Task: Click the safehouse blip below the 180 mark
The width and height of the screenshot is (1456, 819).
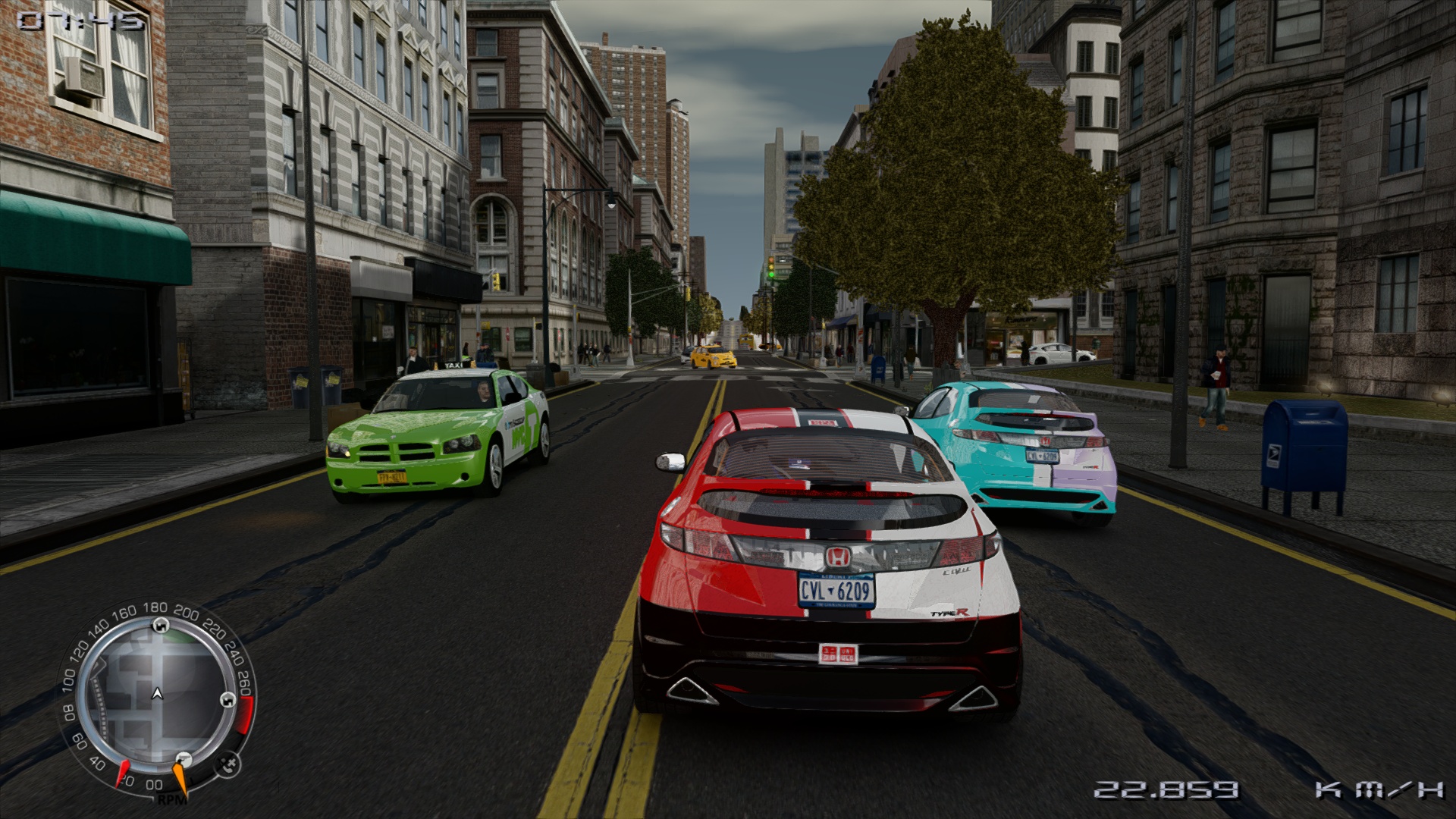Action: point(159,626)
